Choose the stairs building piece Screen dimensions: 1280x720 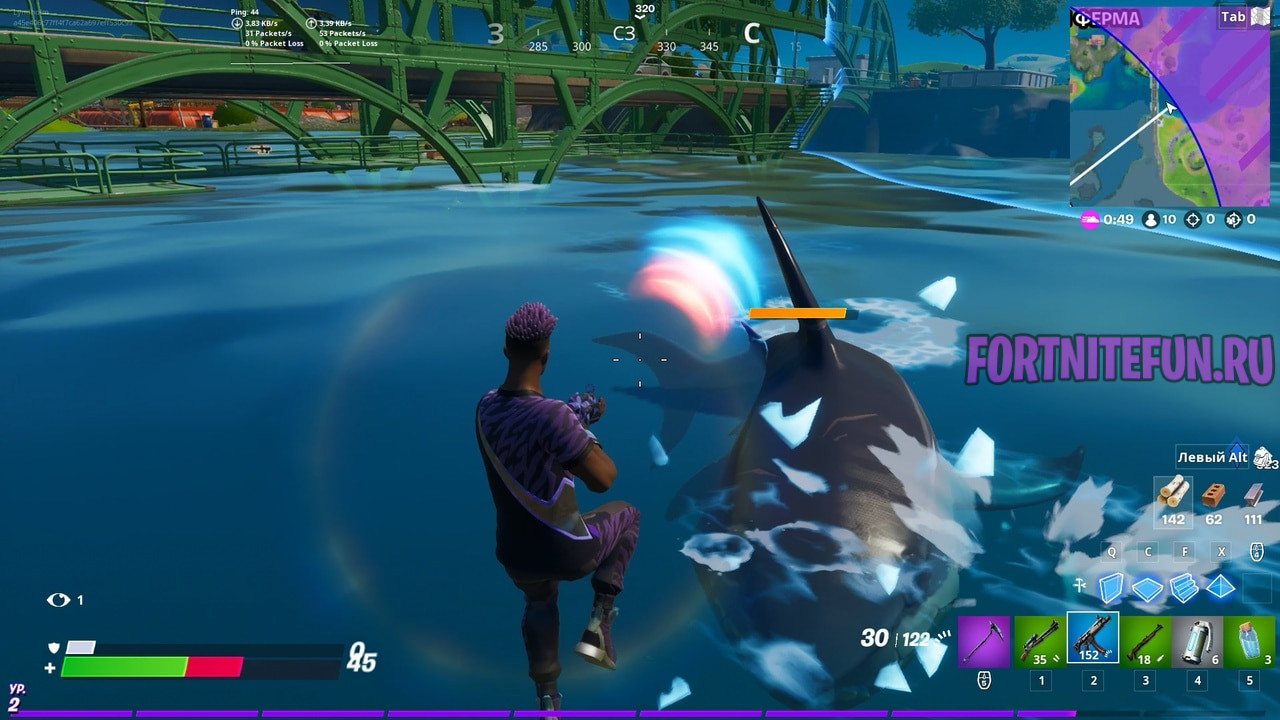pos(1184,588)
